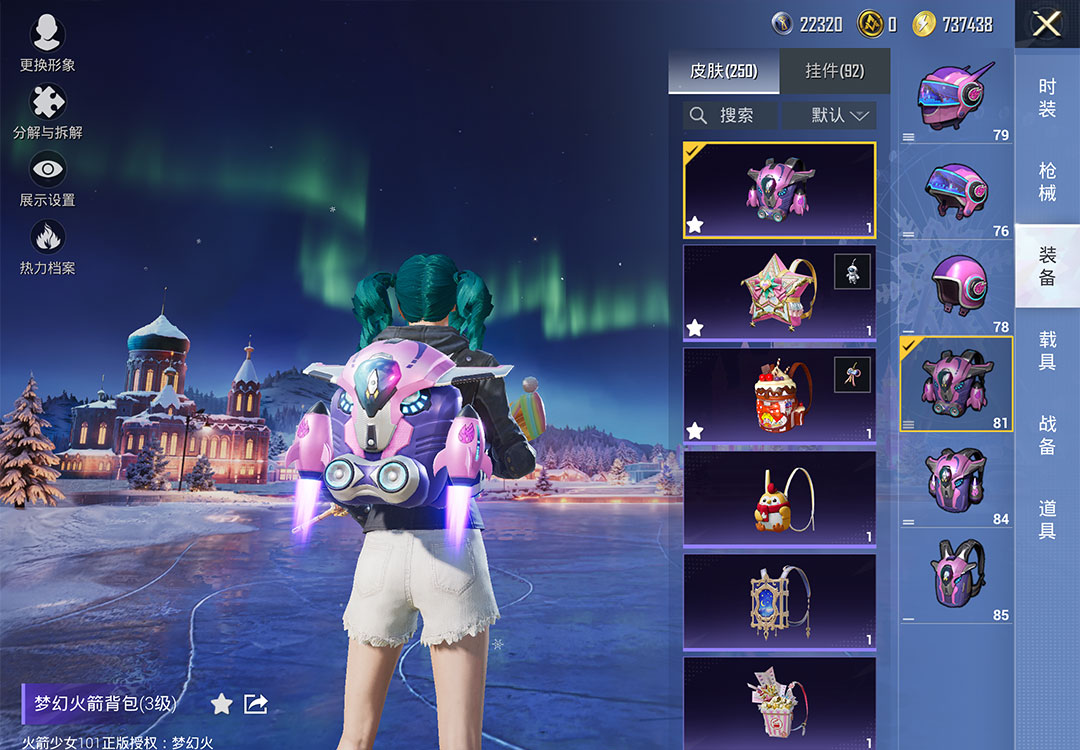Switch to the 挂件(92) pendants tab

(x=834, y=71)
